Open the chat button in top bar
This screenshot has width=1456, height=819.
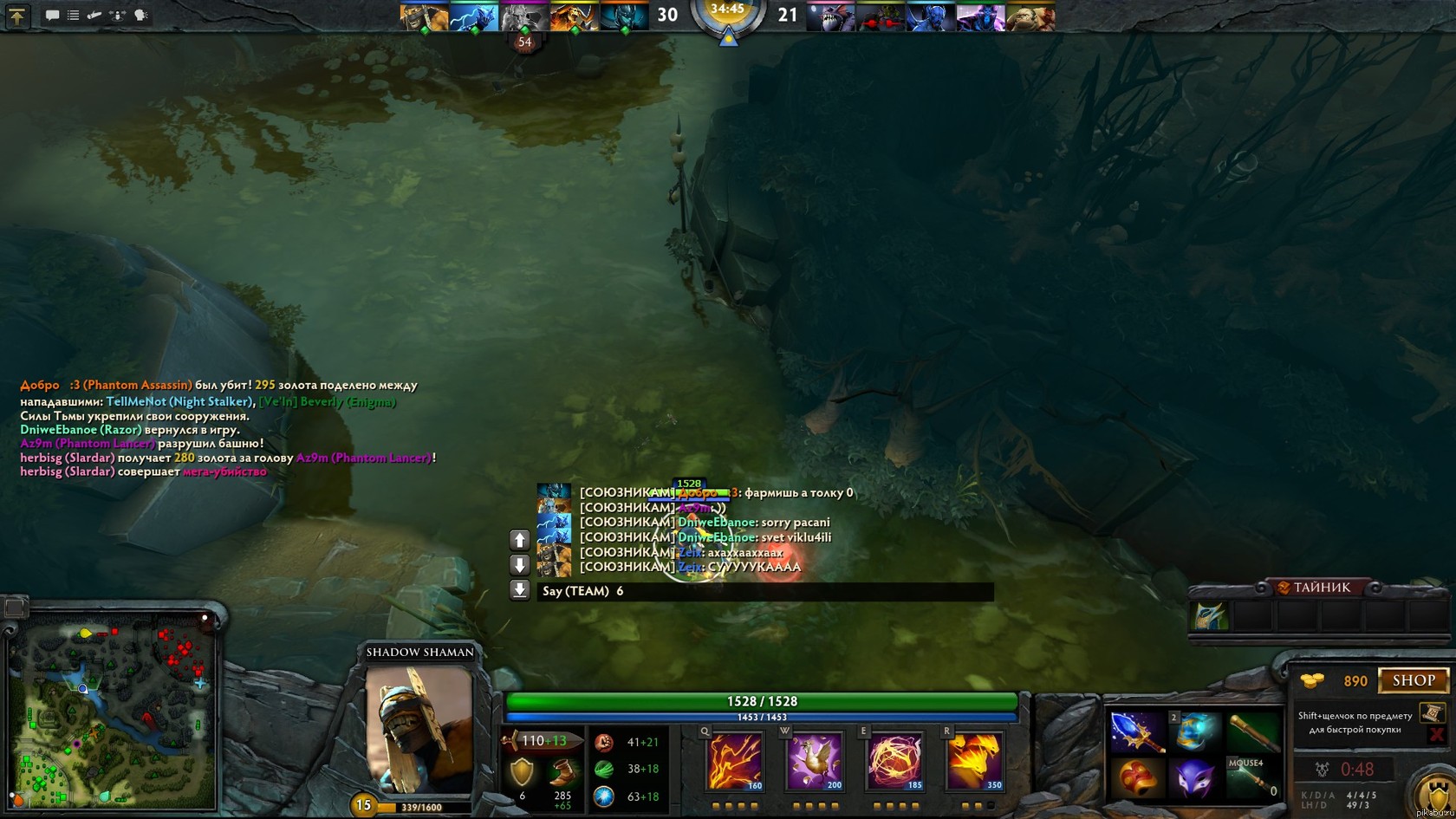click(52, 15)
